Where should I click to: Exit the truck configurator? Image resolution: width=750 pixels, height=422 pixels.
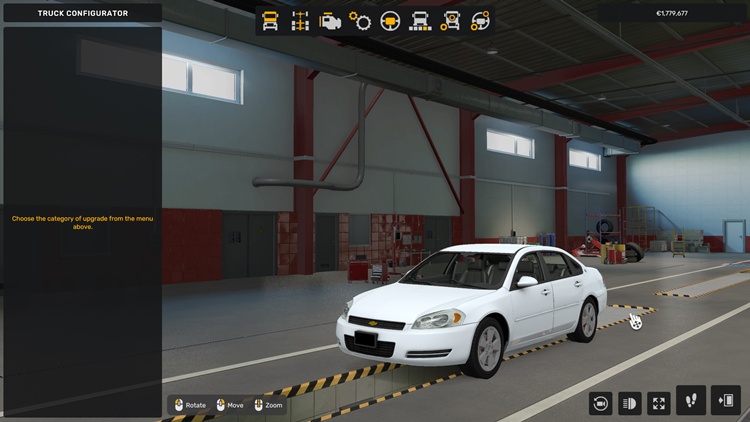[725, 401]
